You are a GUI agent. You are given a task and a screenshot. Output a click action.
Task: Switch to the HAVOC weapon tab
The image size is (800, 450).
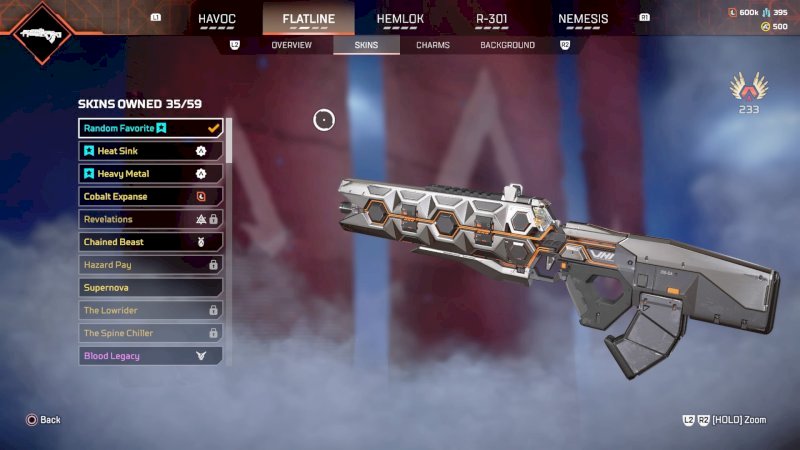pyautogui.click(x=217, y=18)
